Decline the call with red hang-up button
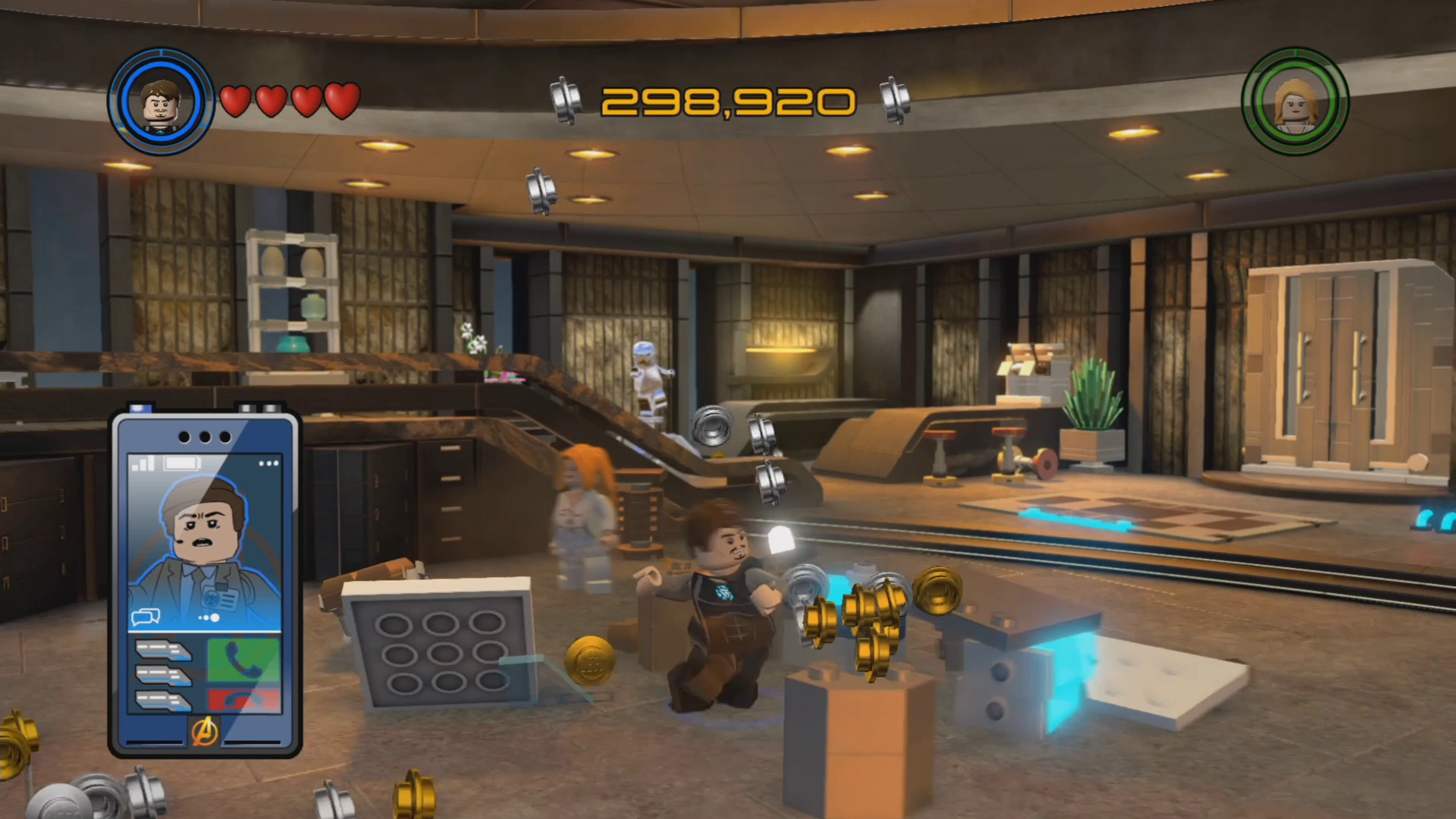The height and width of the screenshot is (819, 1456). (243, 700)
